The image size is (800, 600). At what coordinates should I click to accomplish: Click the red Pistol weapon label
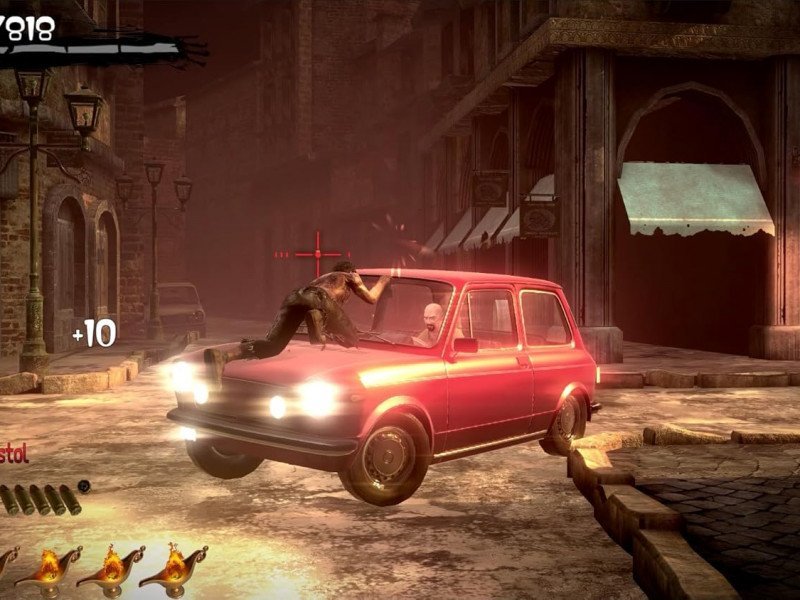[13, 455]
